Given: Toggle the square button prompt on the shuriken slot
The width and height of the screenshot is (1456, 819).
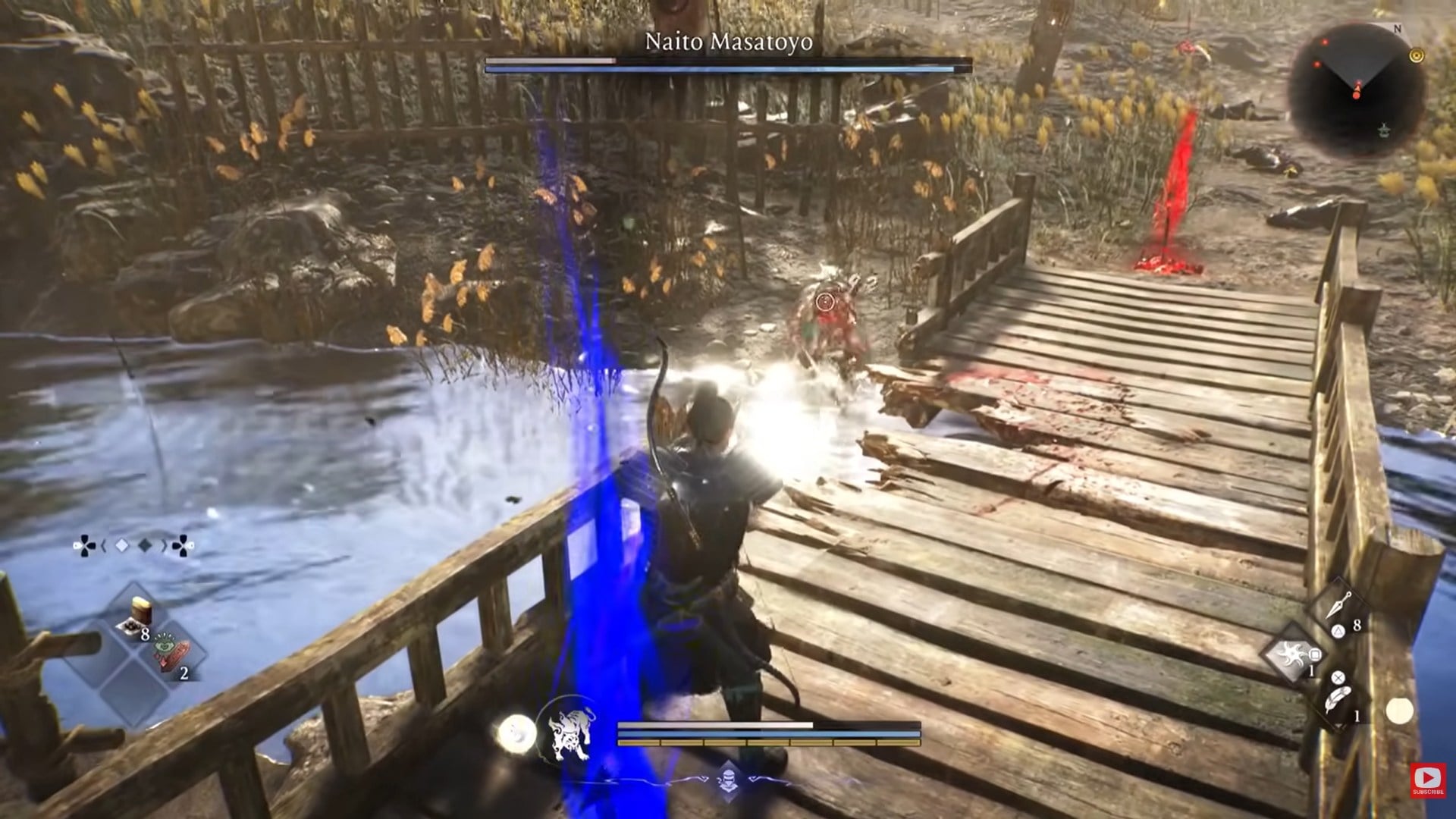Looking at the screenshot, I should tap(1315, 654).
